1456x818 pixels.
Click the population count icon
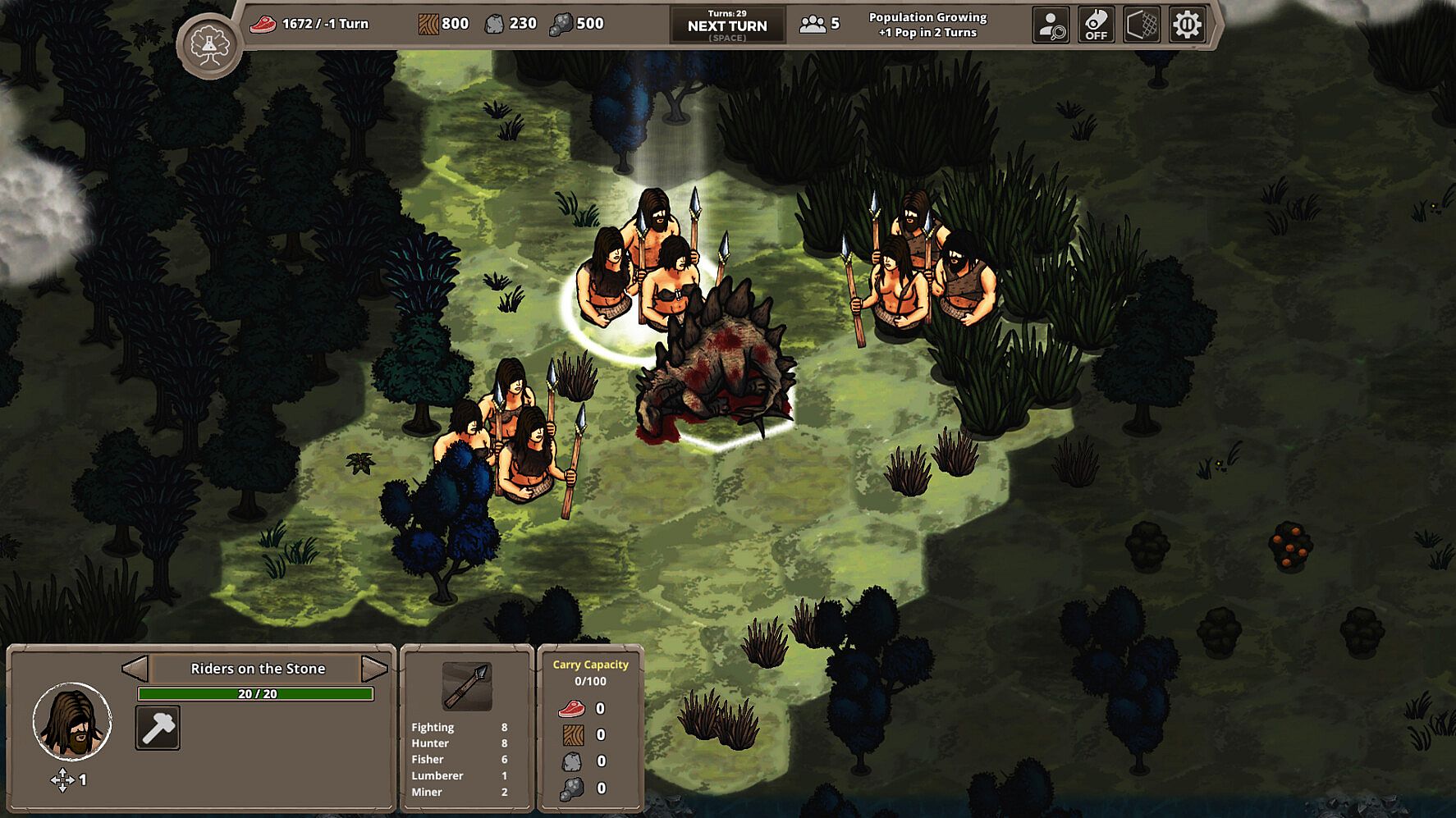813,25
